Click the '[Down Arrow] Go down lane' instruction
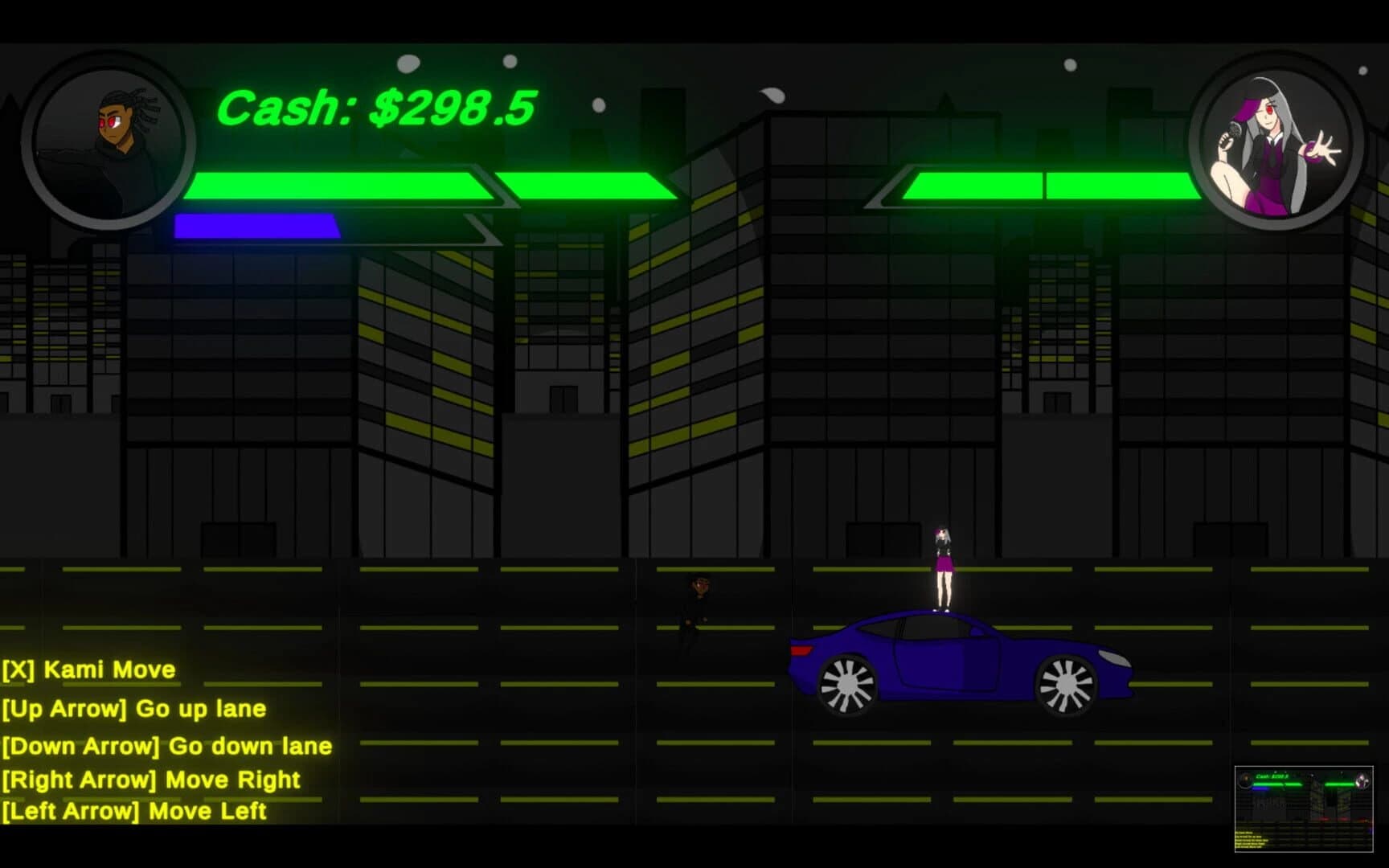Screen dimensions: 1389x868 [x=166, y=747]
